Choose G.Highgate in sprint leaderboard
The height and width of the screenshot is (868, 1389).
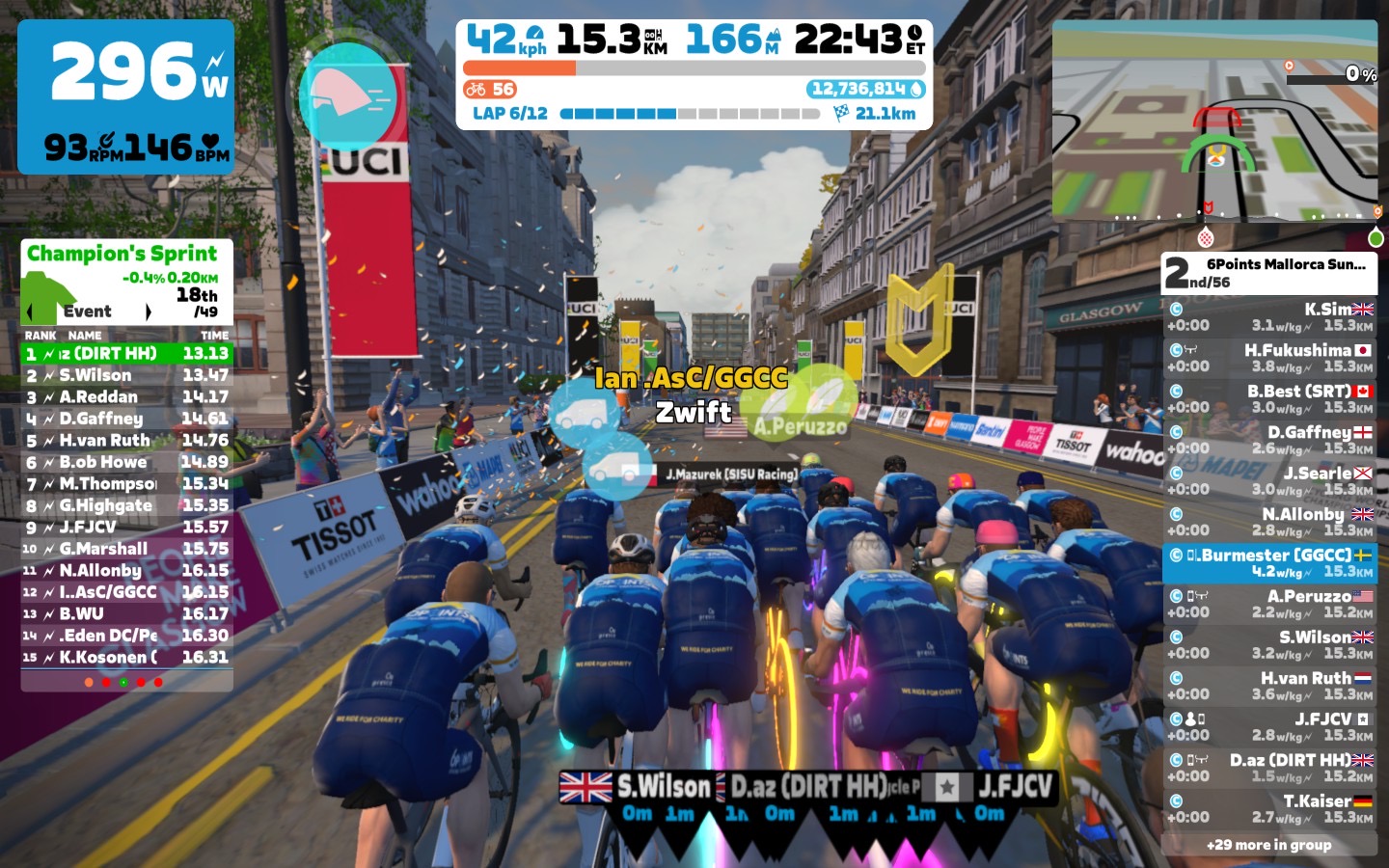(x=126, y=505)
